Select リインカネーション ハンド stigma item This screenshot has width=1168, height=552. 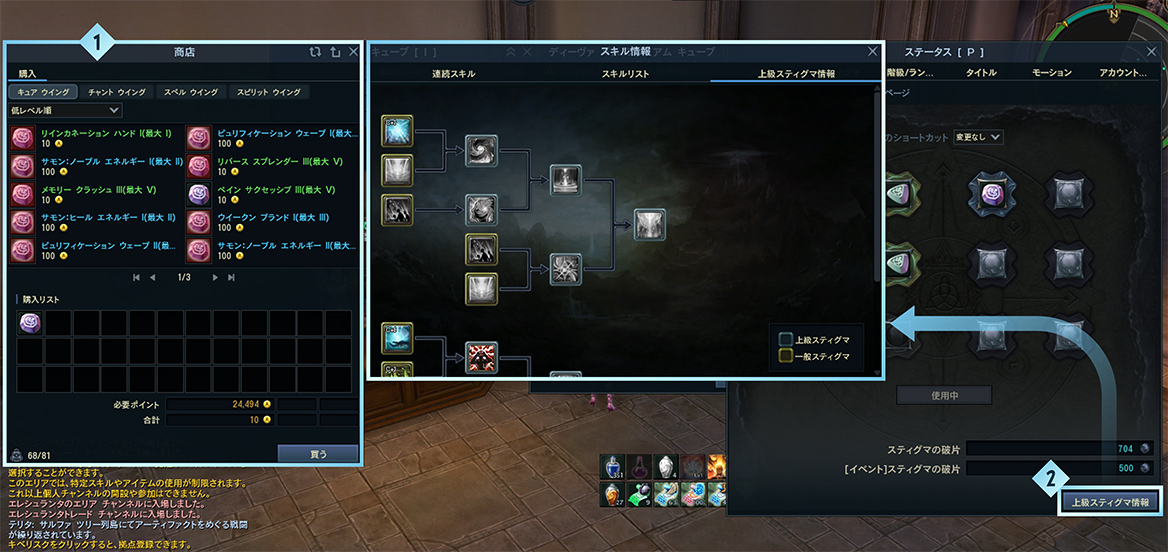pyautogui.click(x=23, y=138)
